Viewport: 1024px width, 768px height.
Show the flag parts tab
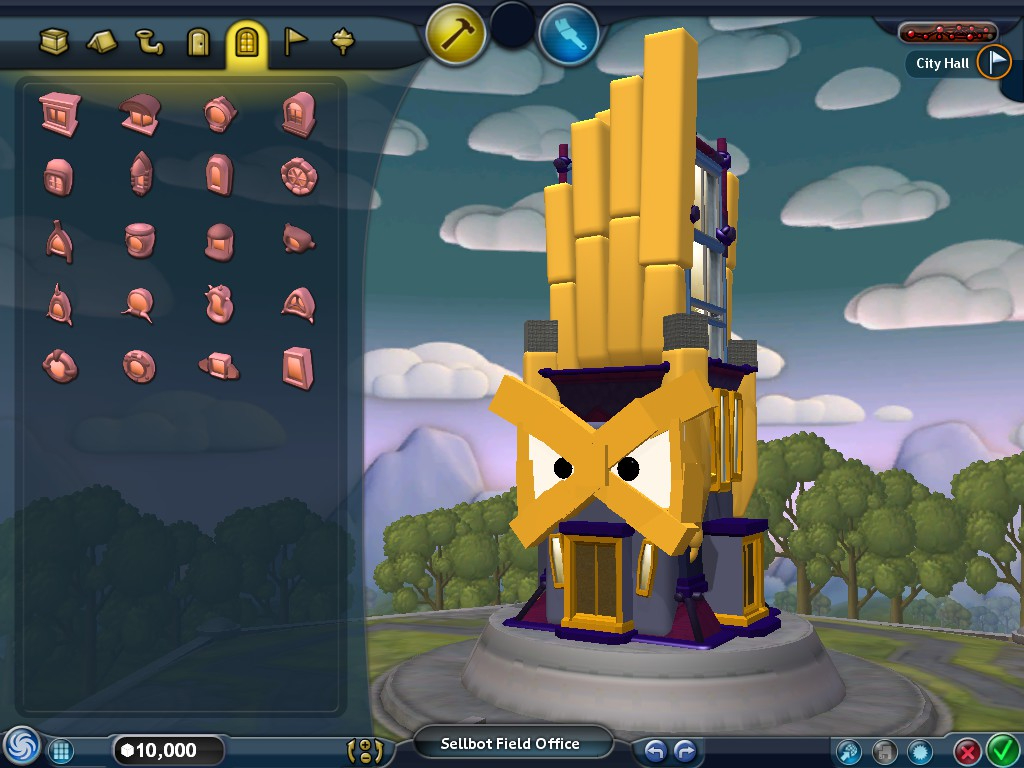[296, 42]
